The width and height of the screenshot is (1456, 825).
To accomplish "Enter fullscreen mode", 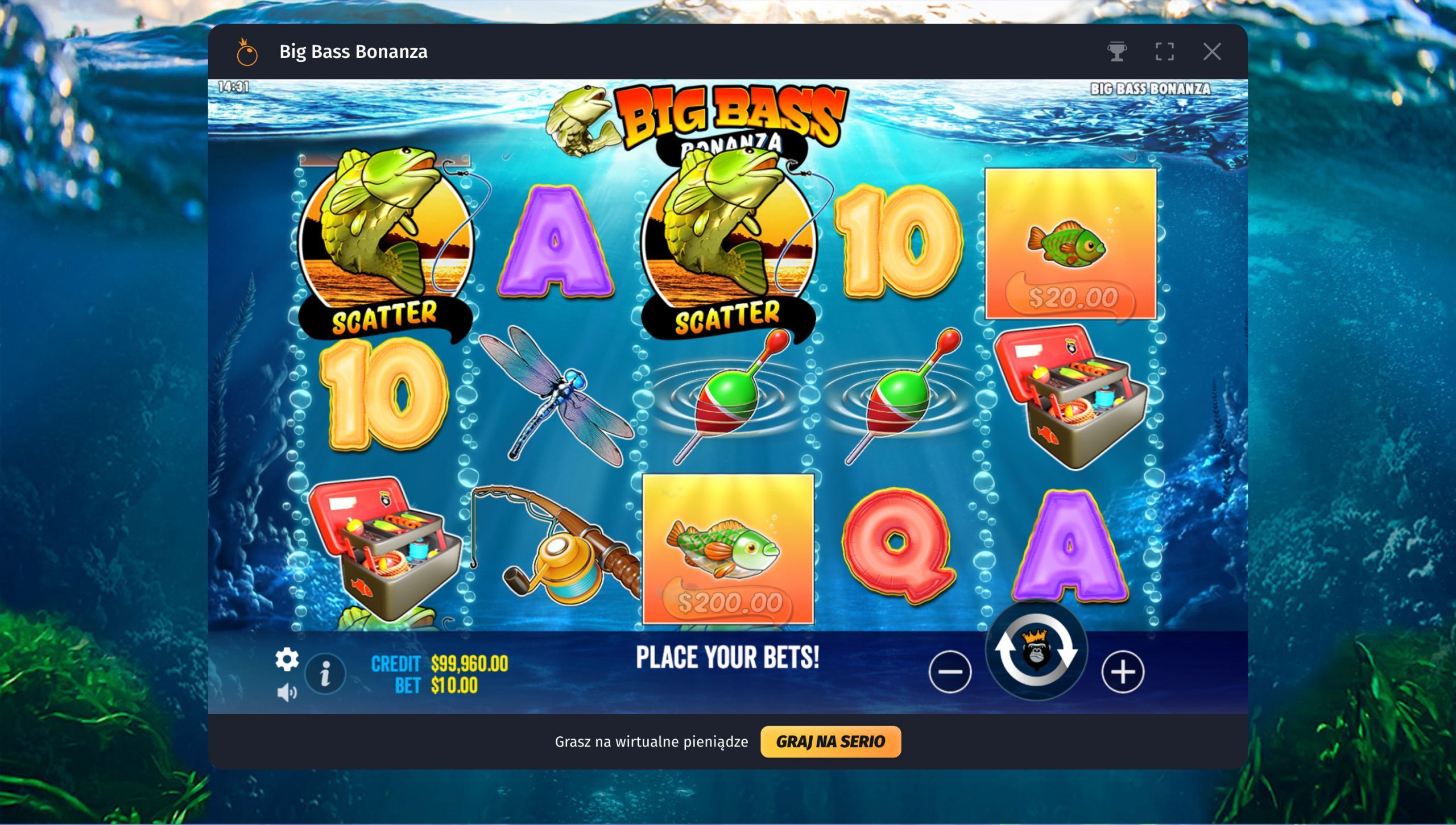I will pyautogui.click(x=1165, y=51).
